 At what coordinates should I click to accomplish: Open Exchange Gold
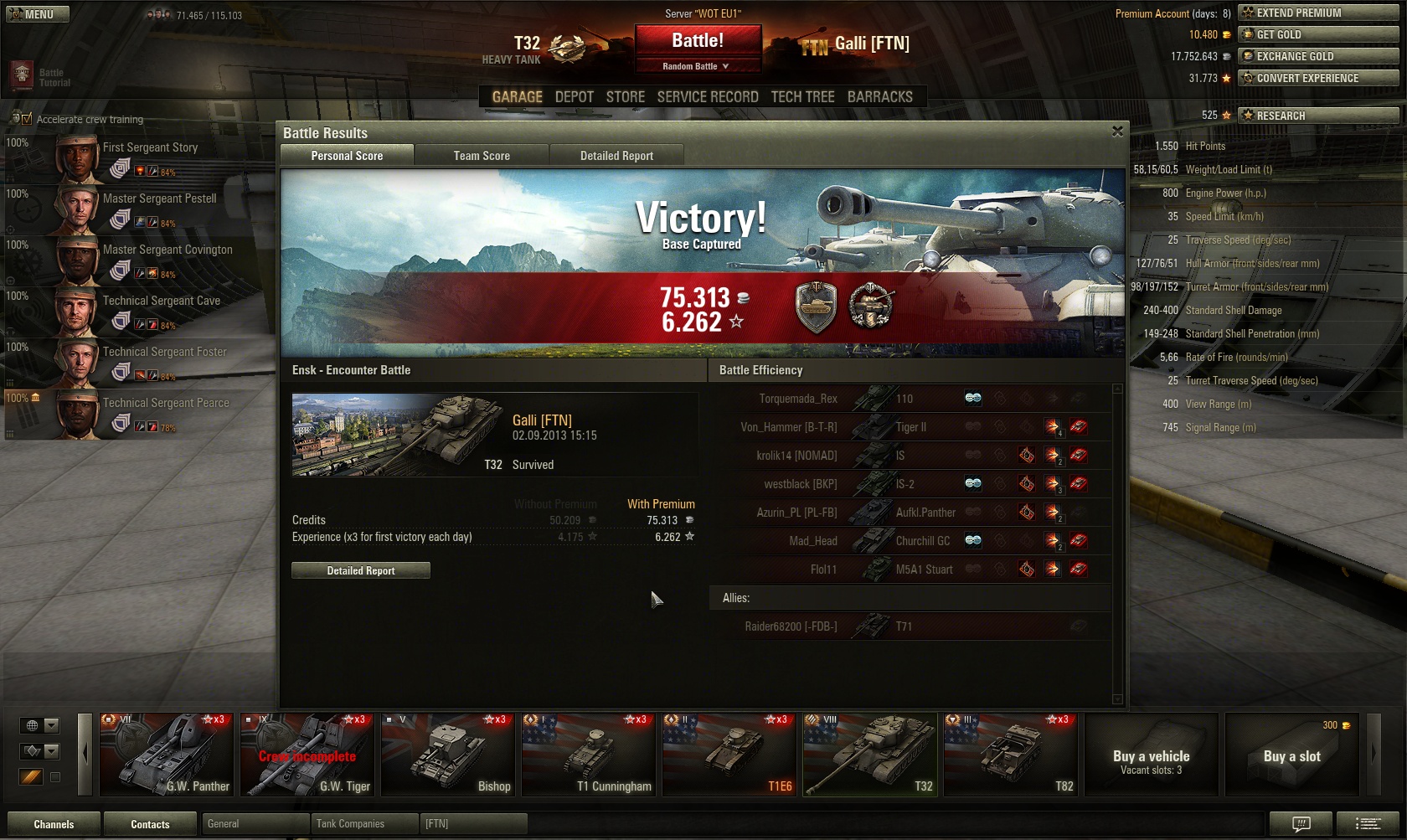pyautogui.click(x=1318, y=56)
